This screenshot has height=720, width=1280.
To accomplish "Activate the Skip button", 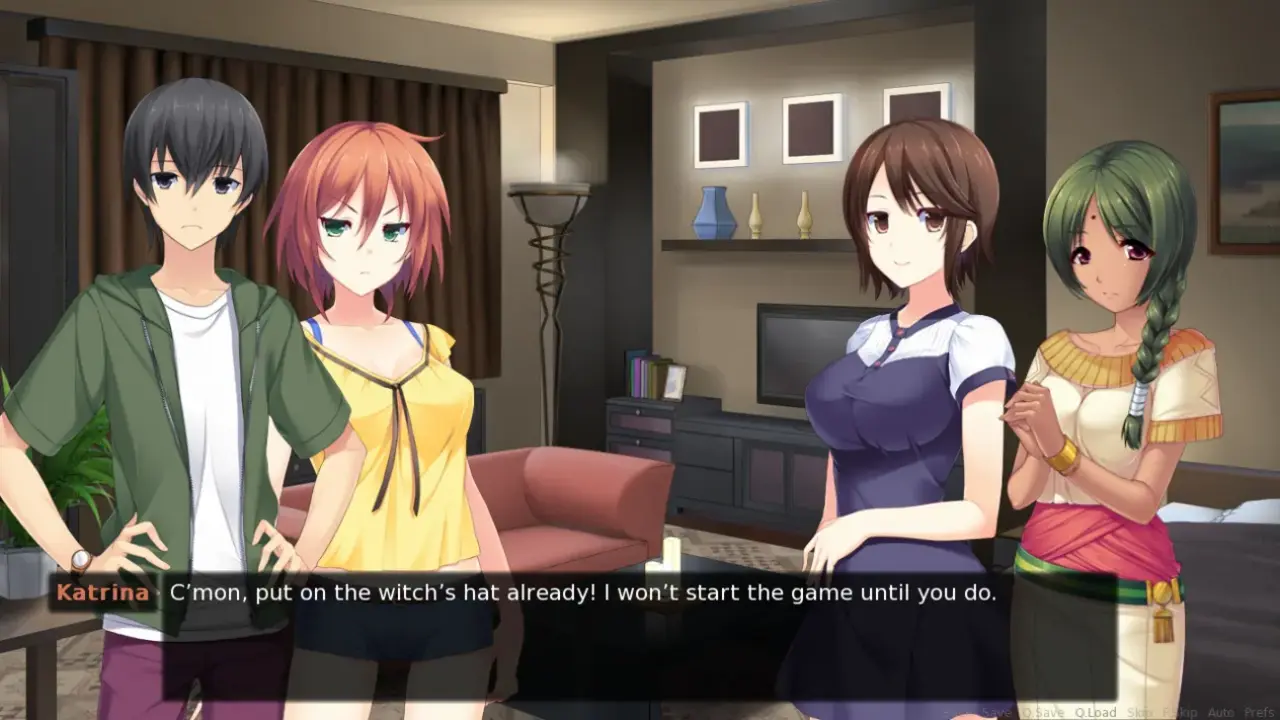I will point(1139,712).
